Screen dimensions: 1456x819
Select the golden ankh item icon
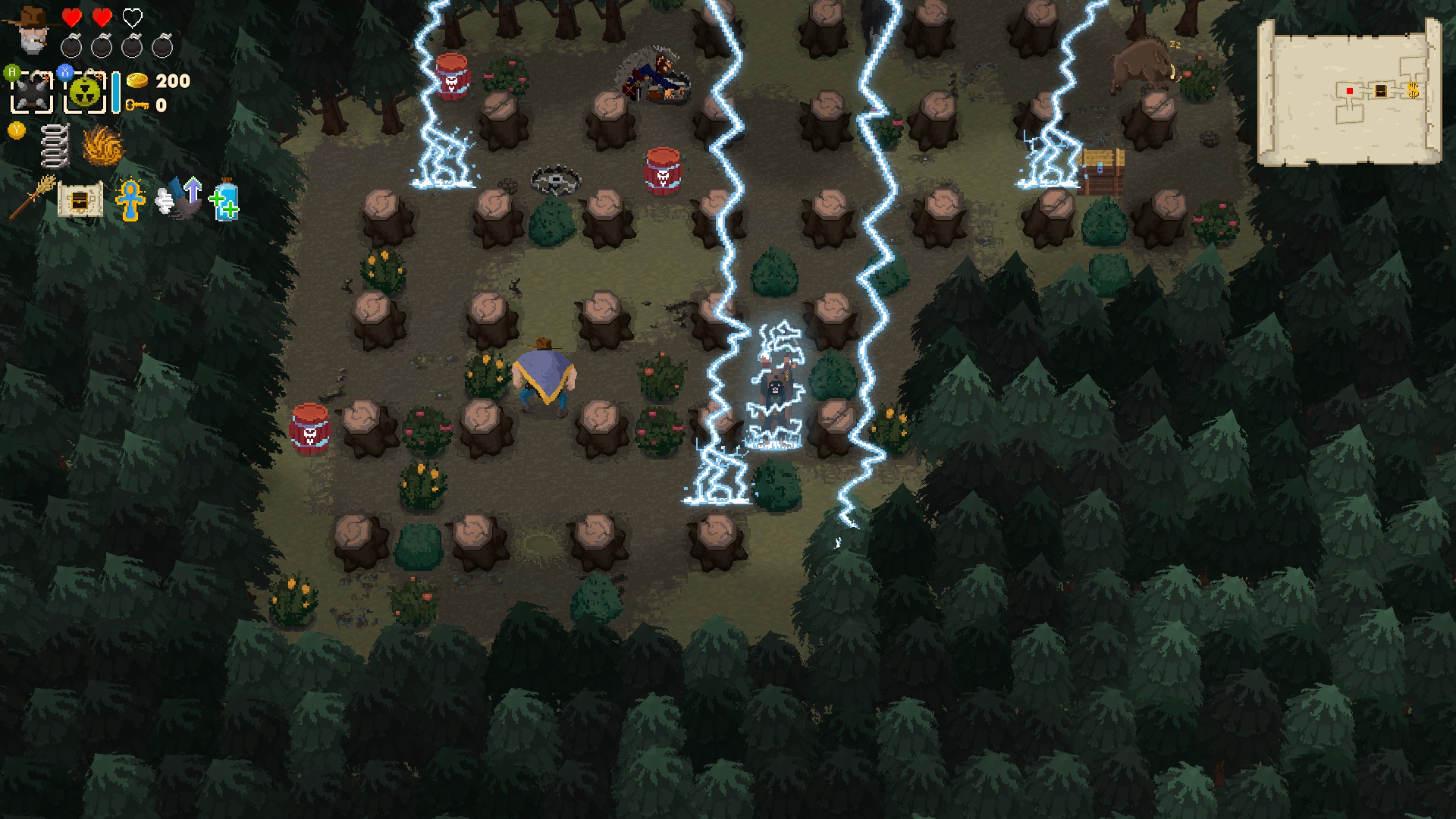point(130,199)
